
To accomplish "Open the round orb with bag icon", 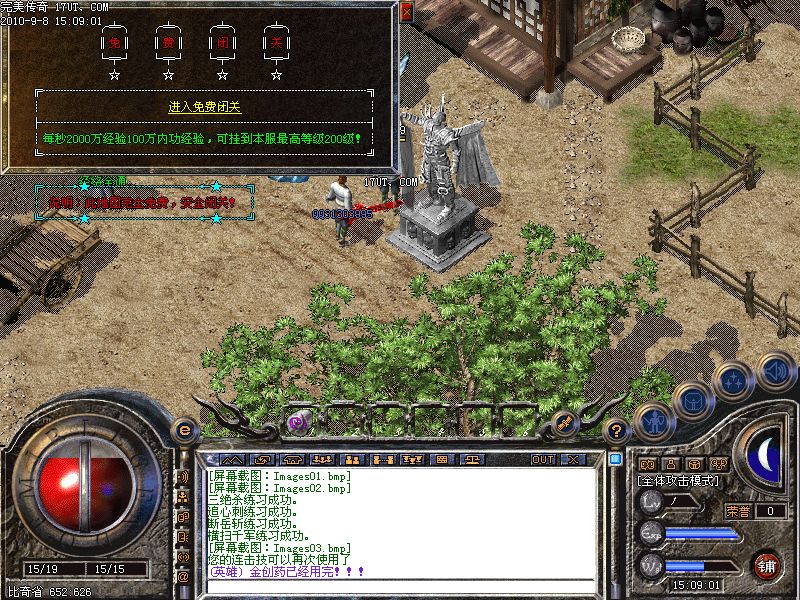I will click(692, 401).
